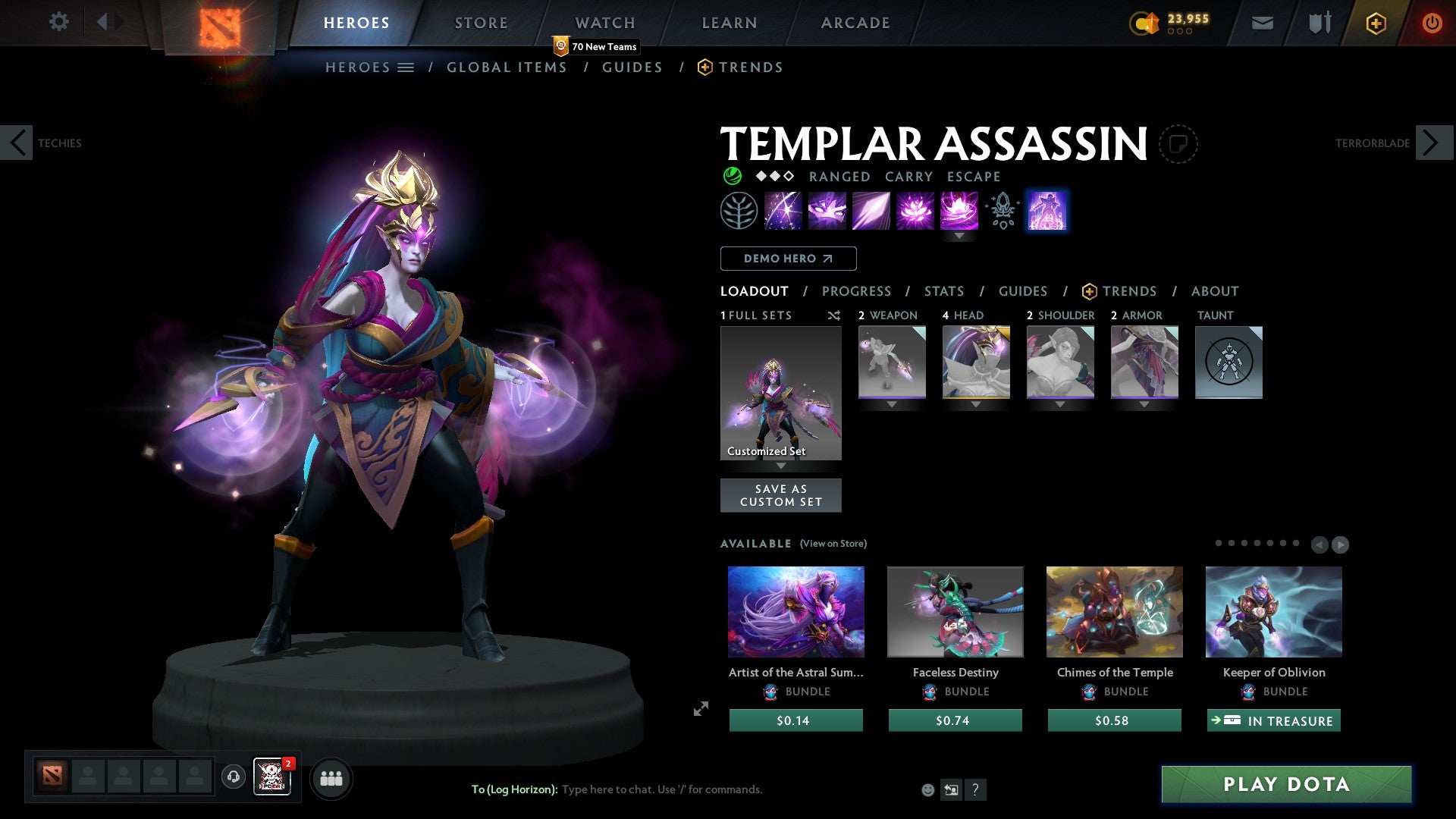Open the emoticon picker in chat bar
The width and height of the screenshot is (1456, 819).
(927, 789)
